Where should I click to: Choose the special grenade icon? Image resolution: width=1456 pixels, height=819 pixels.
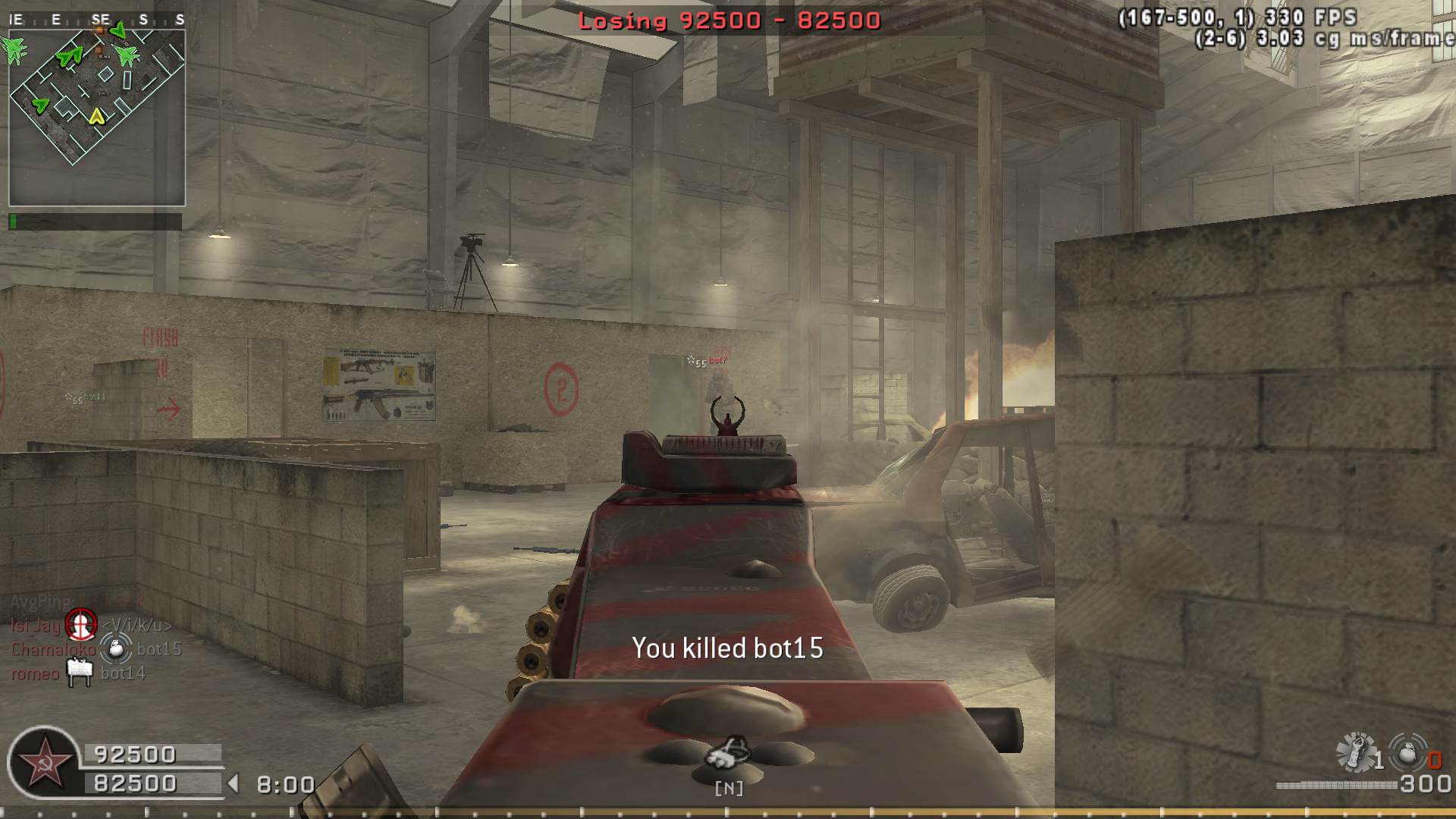(1356, 752)
